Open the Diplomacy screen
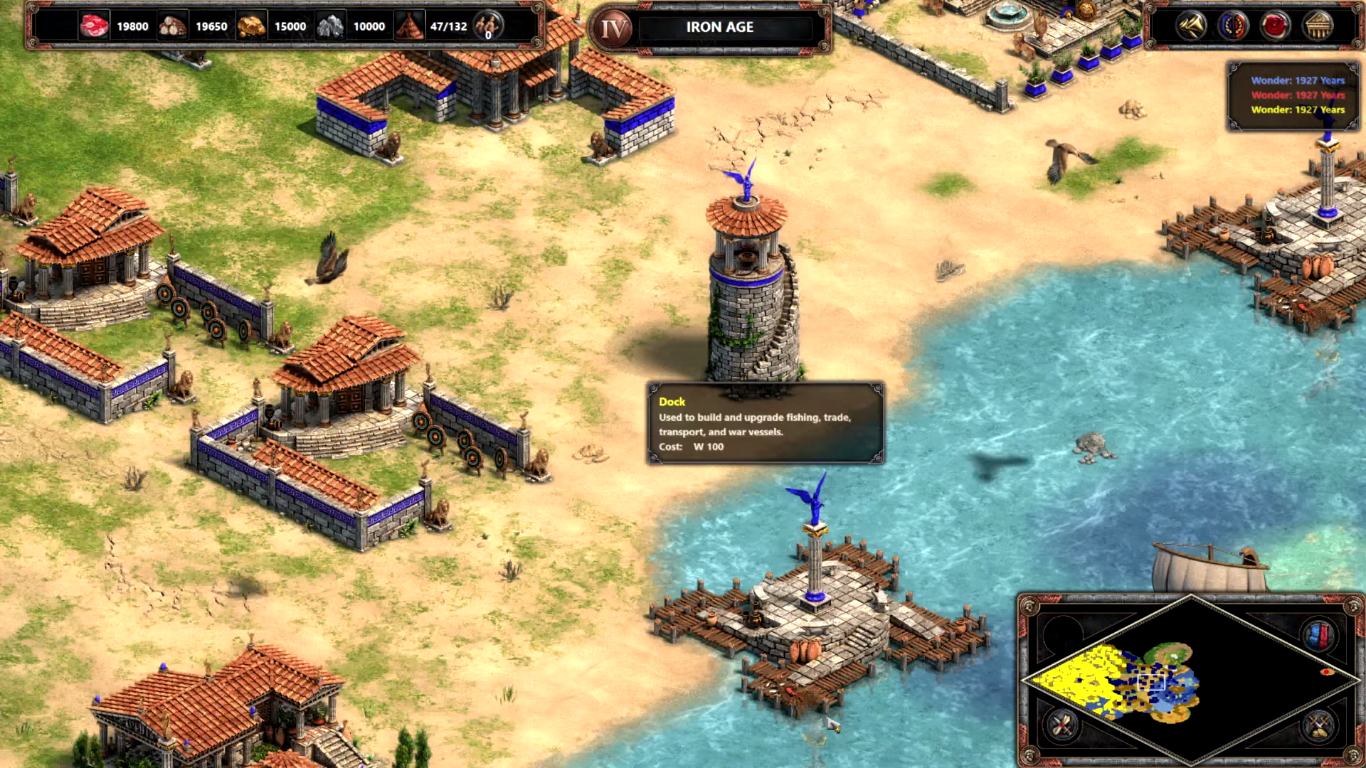The height and width of the screenshot is (768, 1366). [1232, 24]
